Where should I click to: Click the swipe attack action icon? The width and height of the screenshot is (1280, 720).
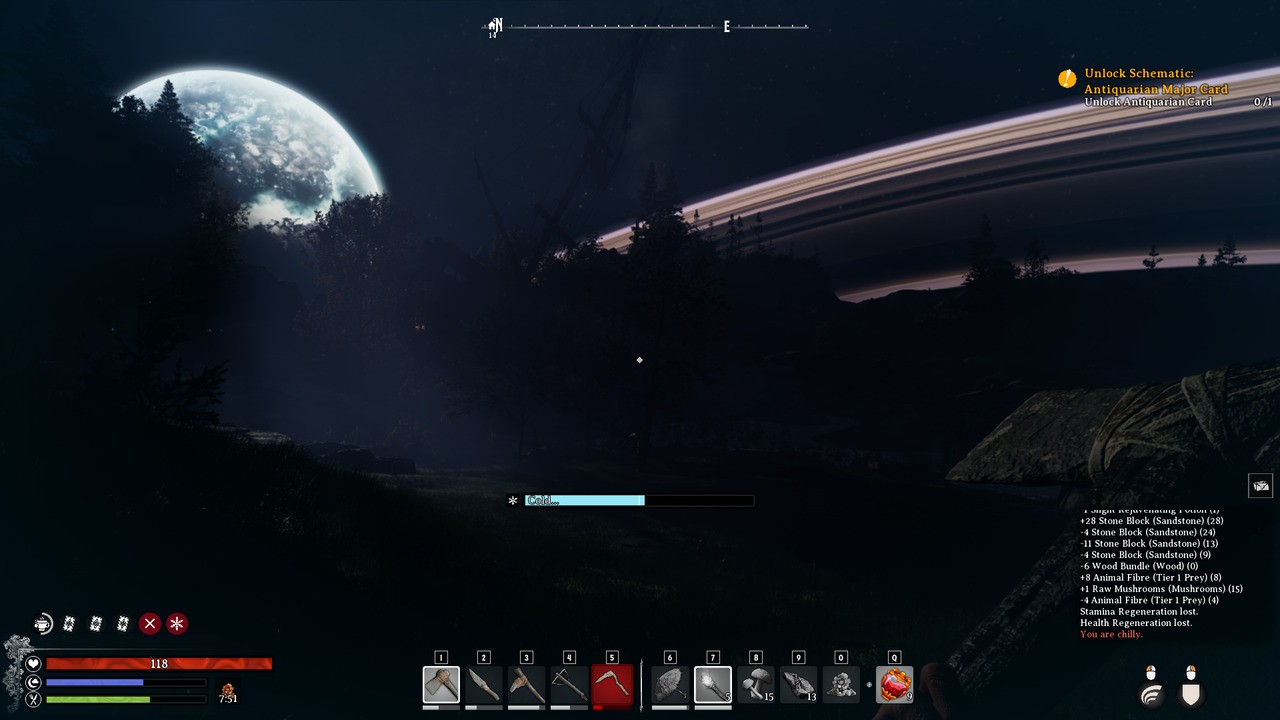coord(1151,690)
